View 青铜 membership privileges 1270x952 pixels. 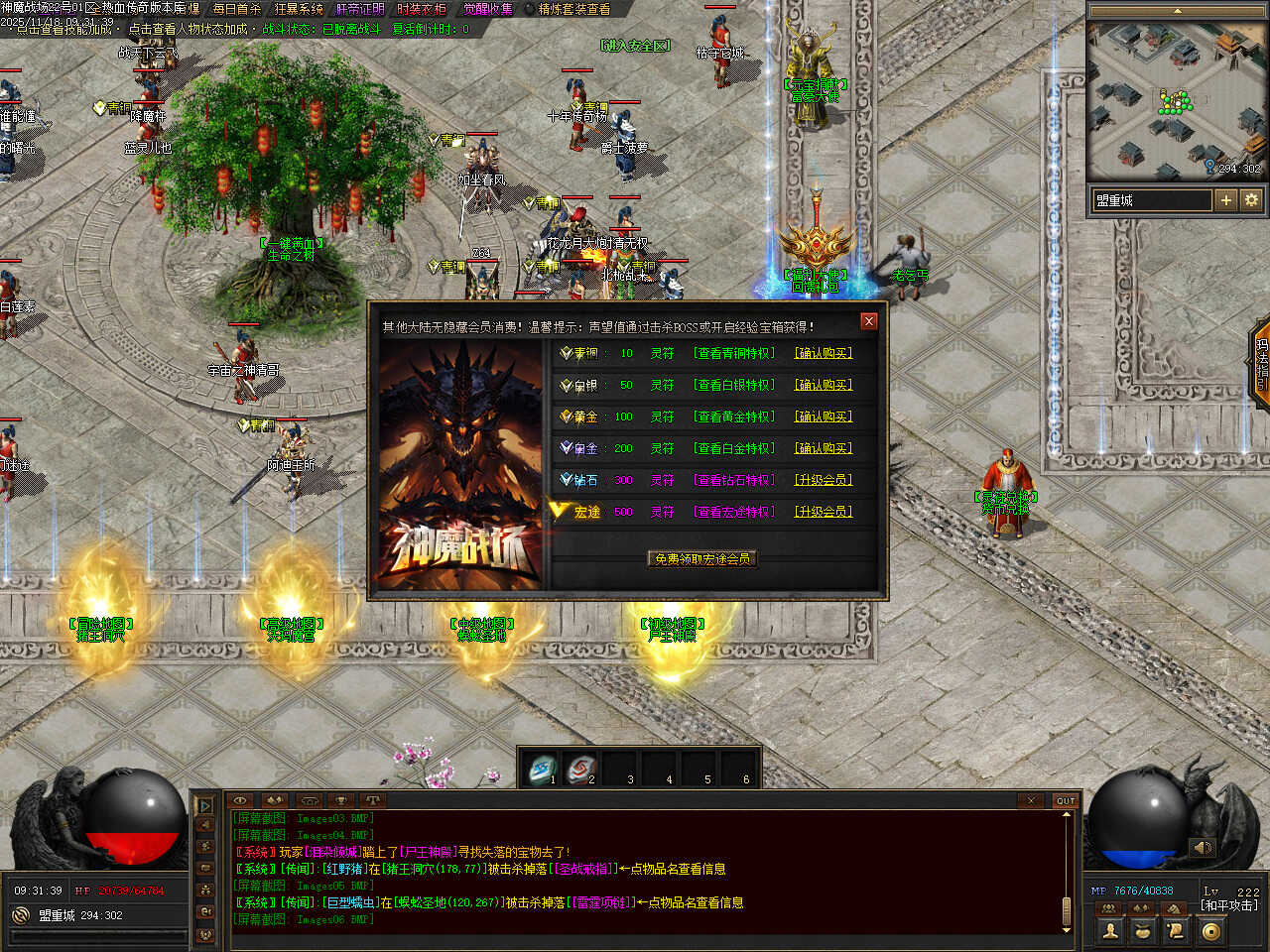click(x=734, y=353)
